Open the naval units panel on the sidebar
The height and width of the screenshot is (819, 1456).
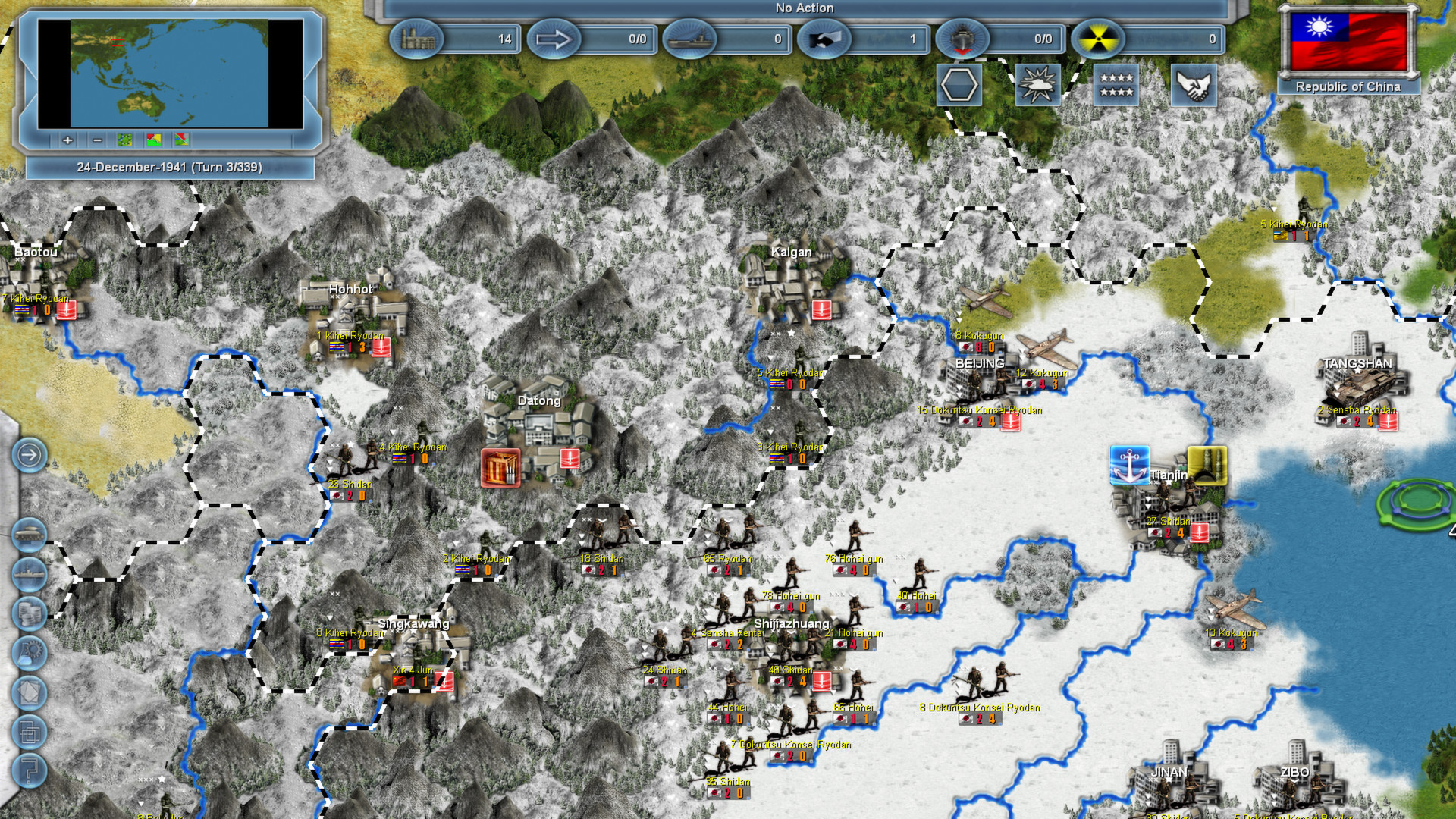[x=29, y=573]
